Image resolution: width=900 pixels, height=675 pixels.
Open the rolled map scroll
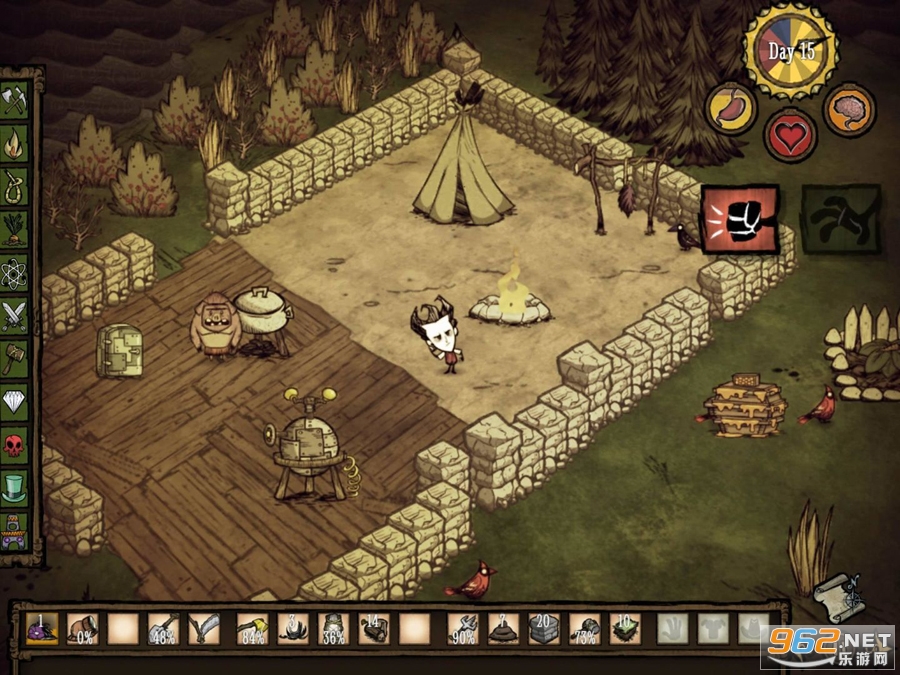point(836,597)
